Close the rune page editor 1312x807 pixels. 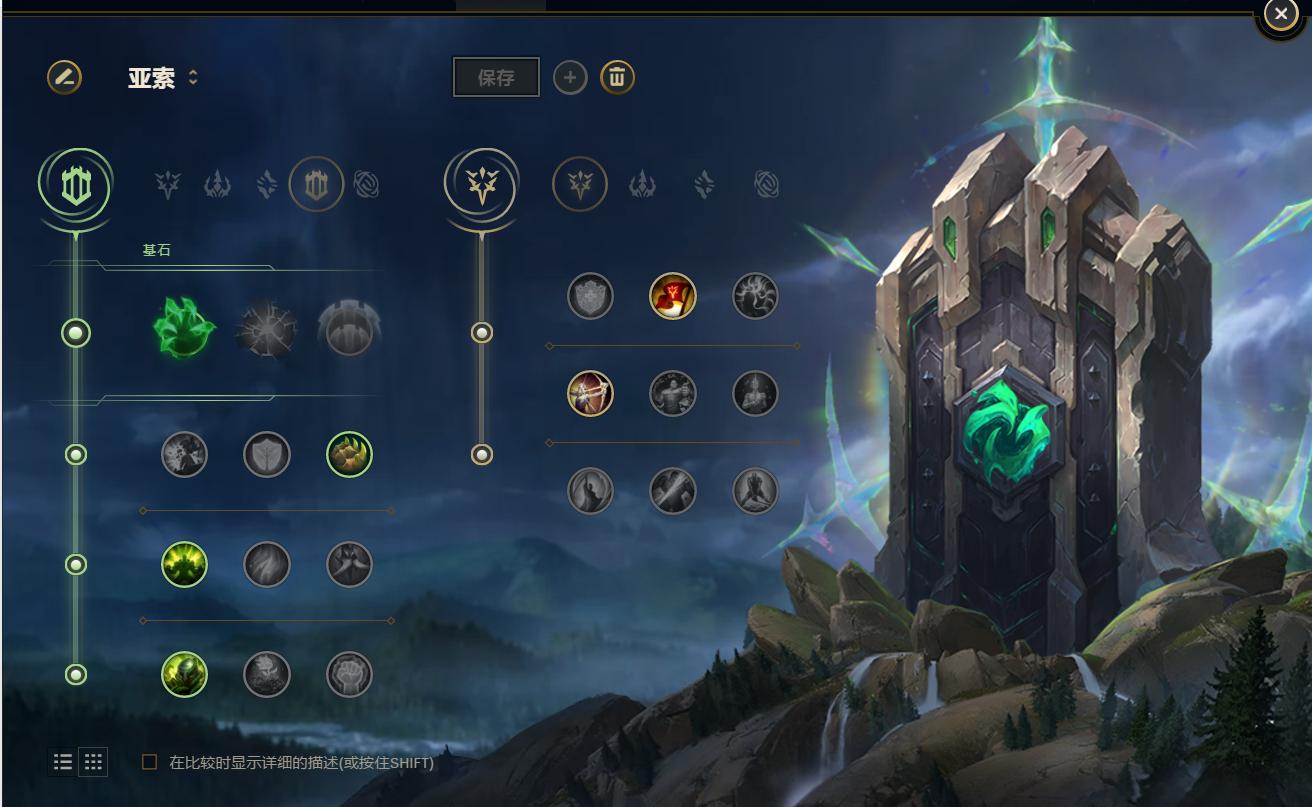[1280, 15]
